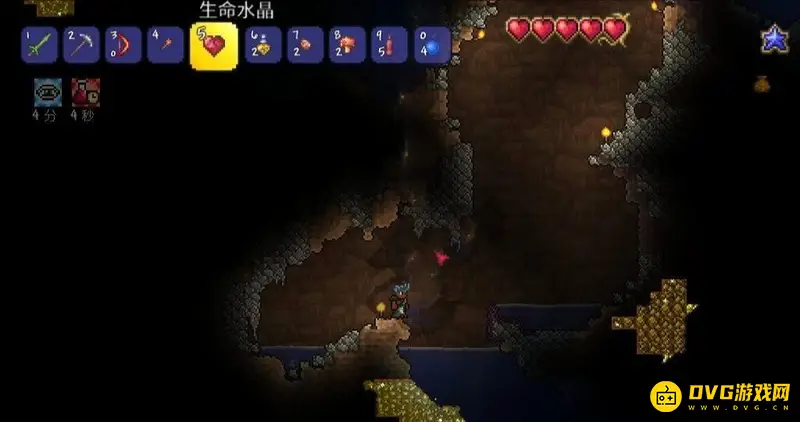
Task: Select the blue orb in hotbar slot 0
Action: pos(432,45)
